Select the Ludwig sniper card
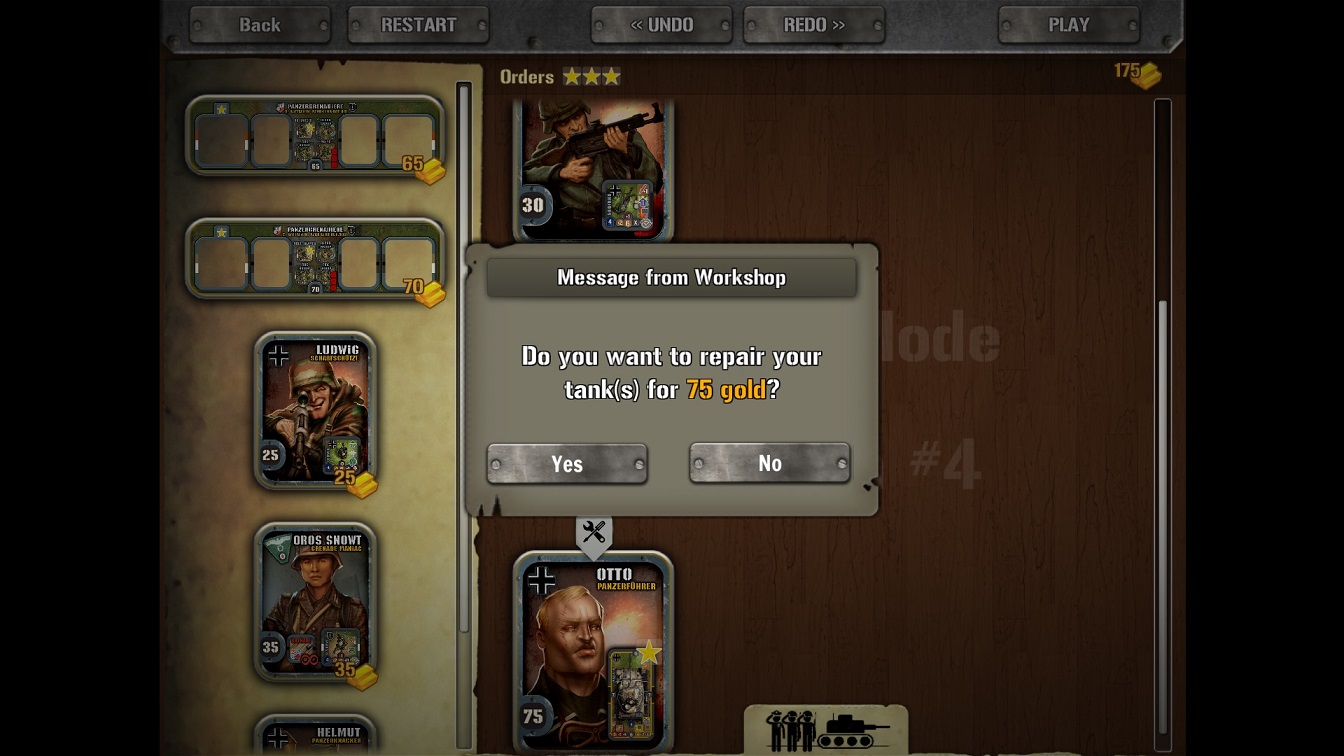The height and width of the screenshot is (756, 1344). (316, 410)
